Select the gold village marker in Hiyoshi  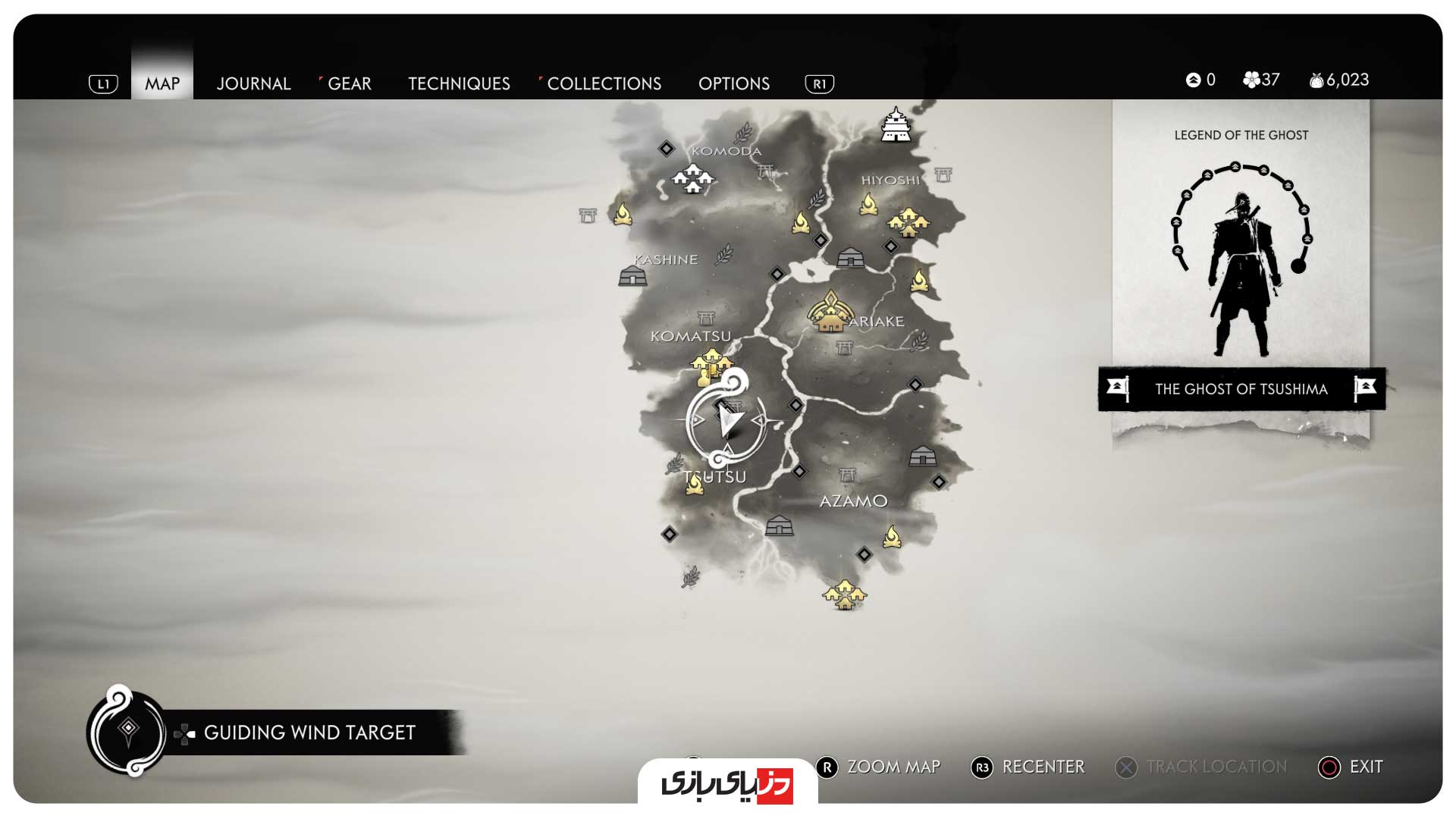tap(908, 221)
